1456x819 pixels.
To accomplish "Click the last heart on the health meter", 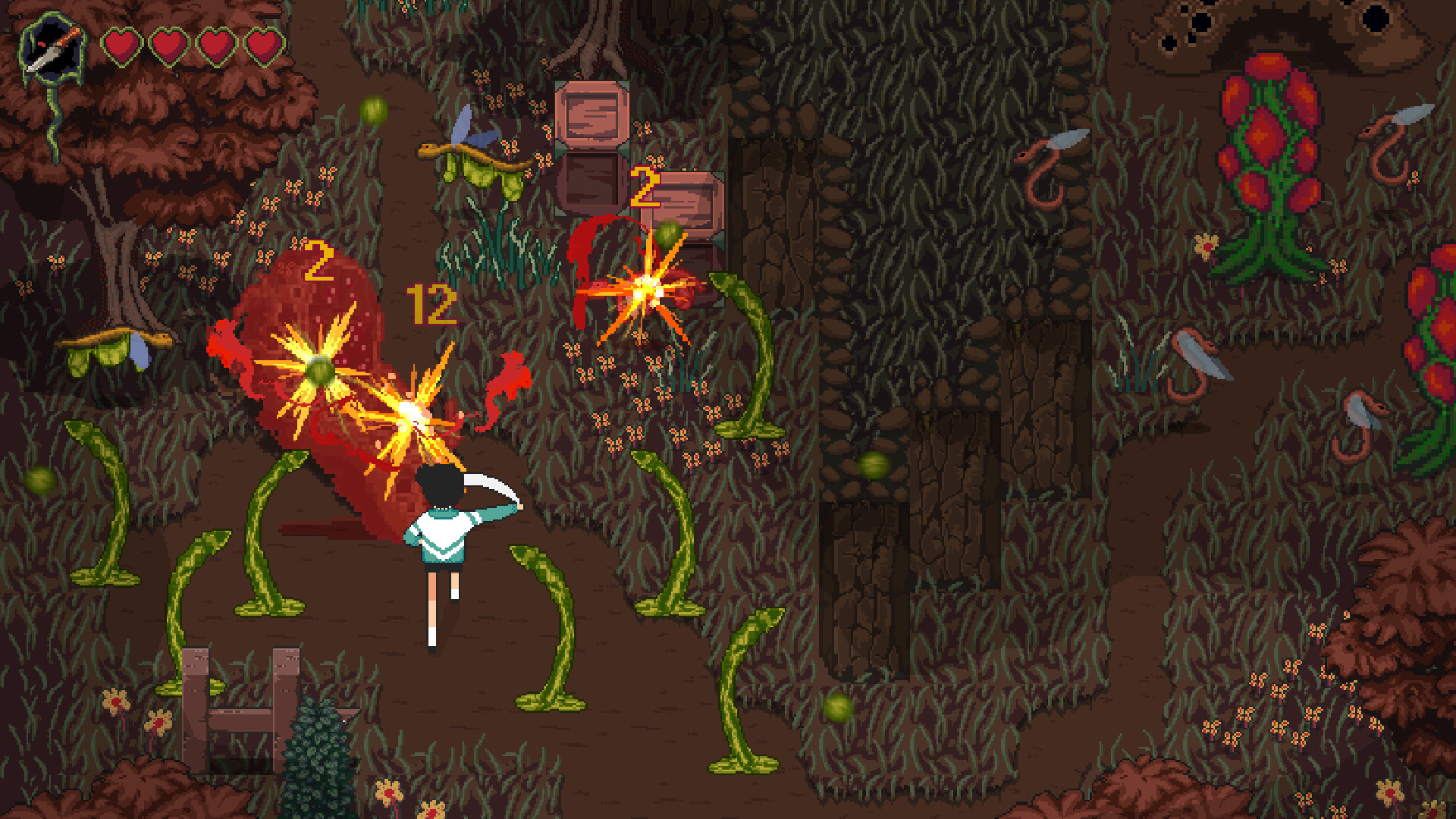I will (262, 45).
